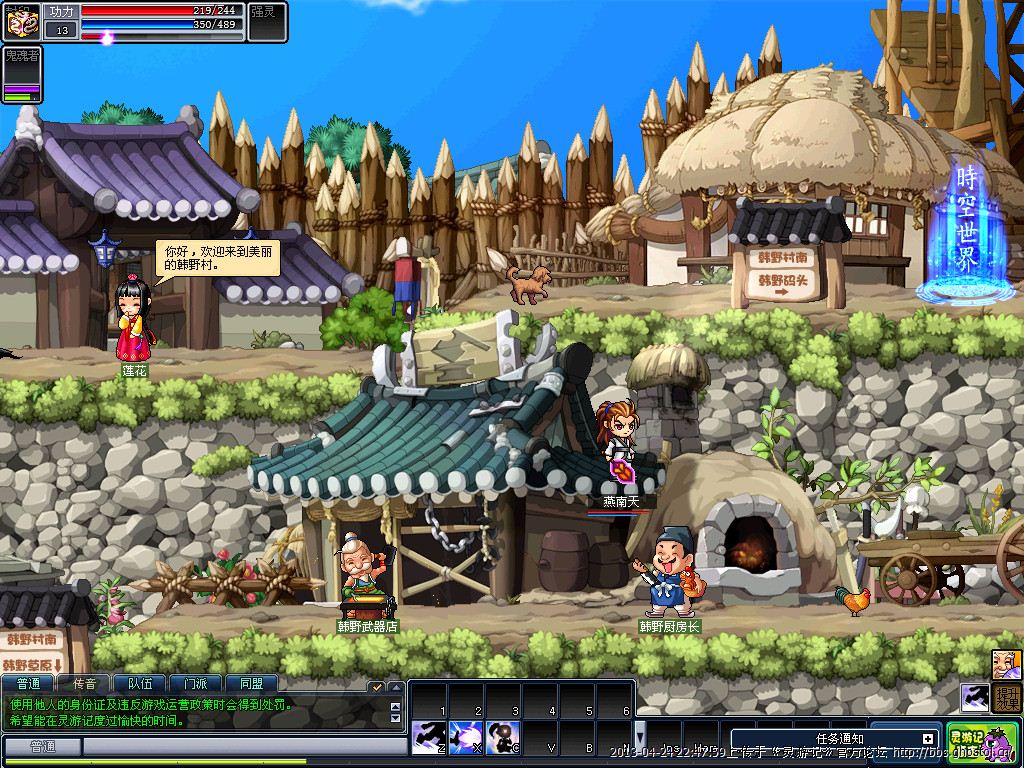Viewport: 1024px width, 768px height.
Task: Toggle the orange checkmark above the chat log
Action: [376, 687]
